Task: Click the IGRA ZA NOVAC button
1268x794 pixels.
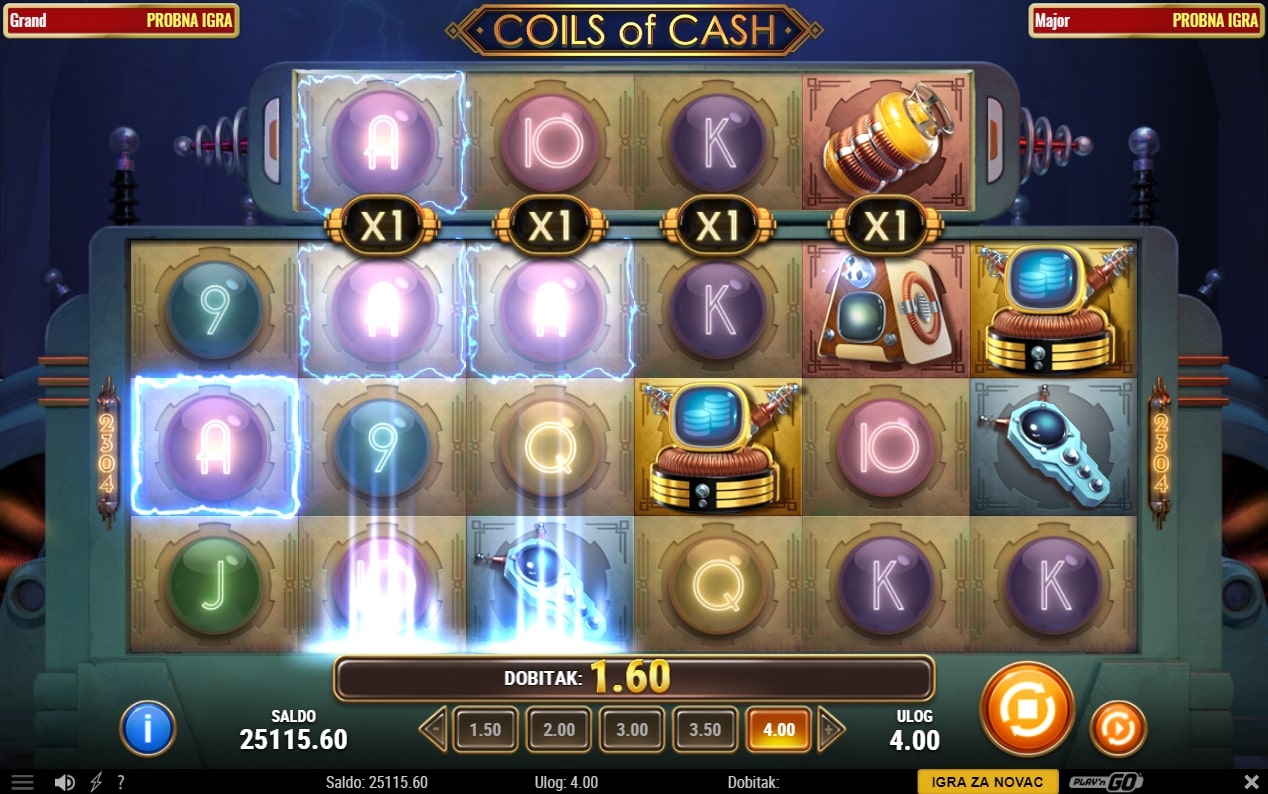Action: 987,782
